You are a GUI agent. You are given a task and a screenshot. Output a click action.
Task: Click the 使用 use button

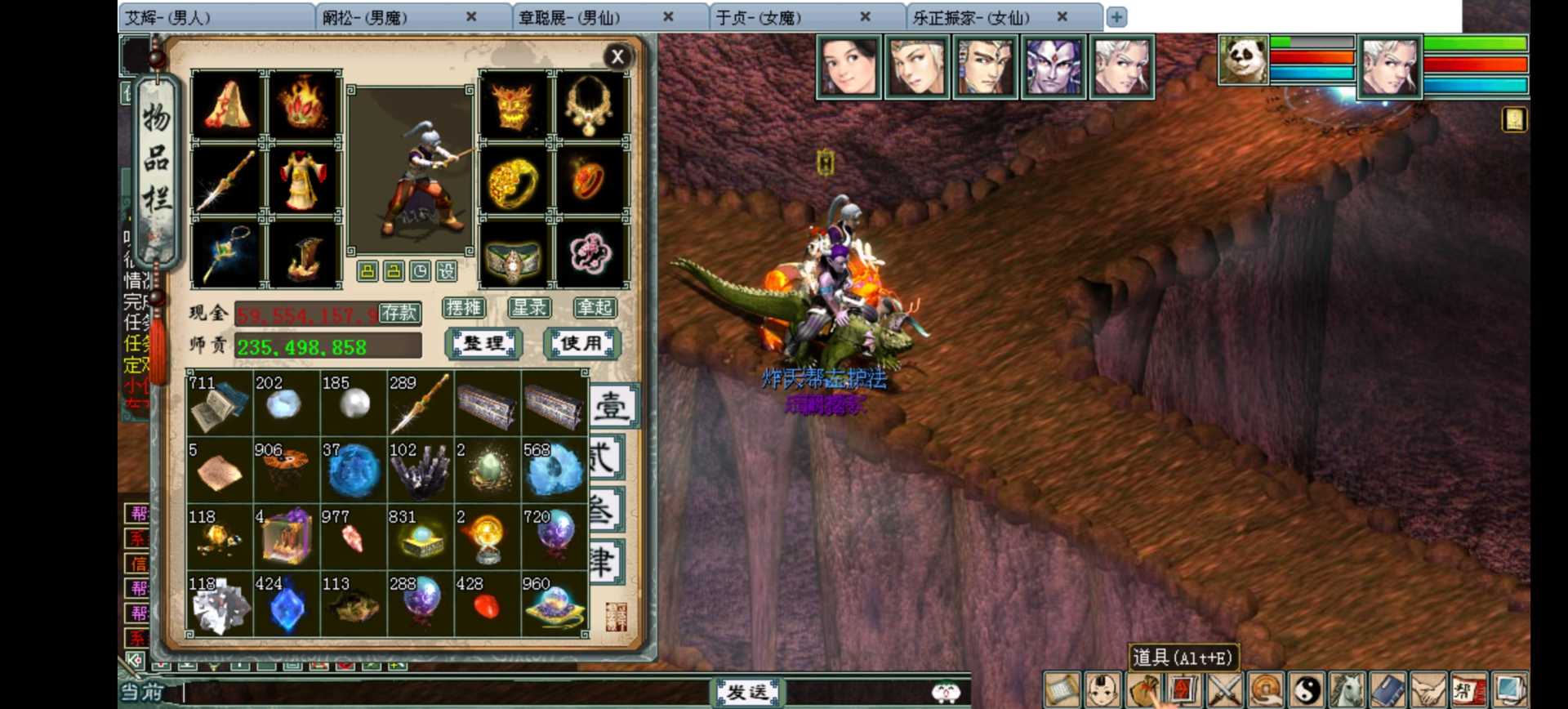(x=581, y=344)
